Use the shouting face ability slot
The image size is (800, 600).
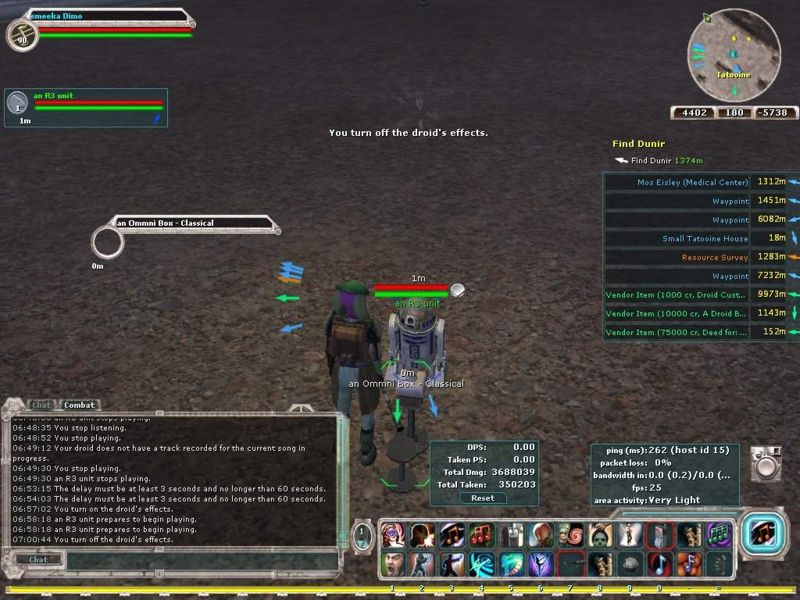coord(394,565)
